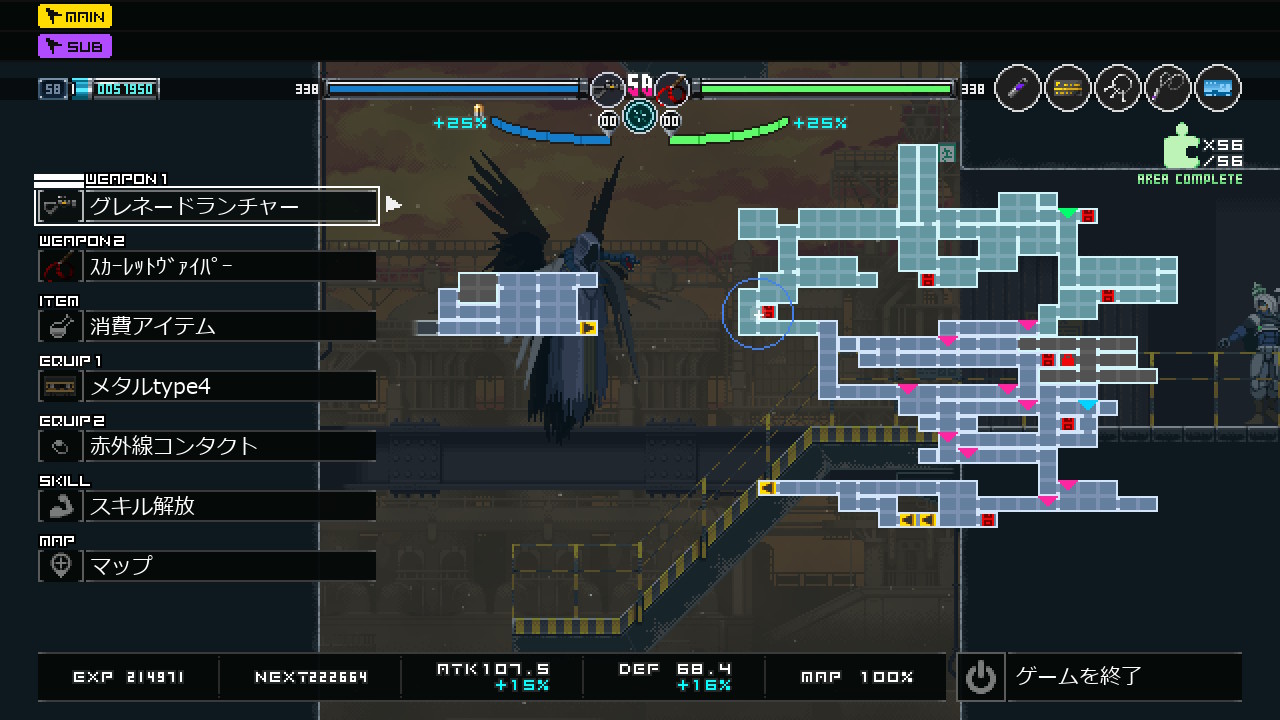Click the blue keyboard icon in the top-right row
Screen dimensions: 1280x720
(x=1217, y=89)
